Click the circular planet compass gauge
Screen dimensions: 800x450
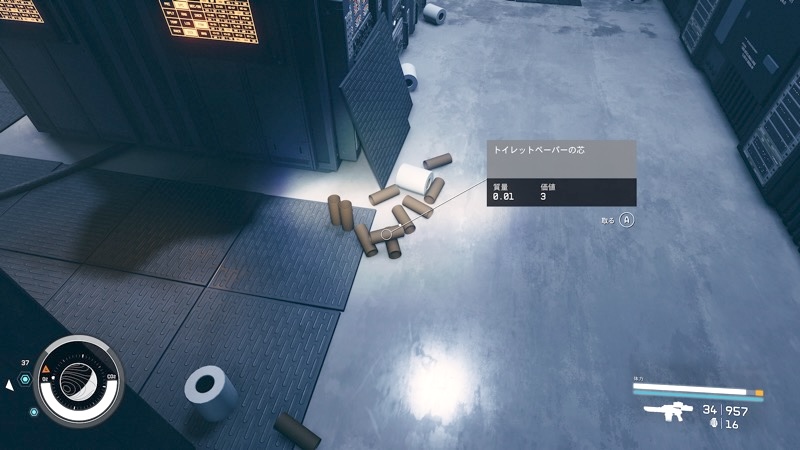pos(78,379)
